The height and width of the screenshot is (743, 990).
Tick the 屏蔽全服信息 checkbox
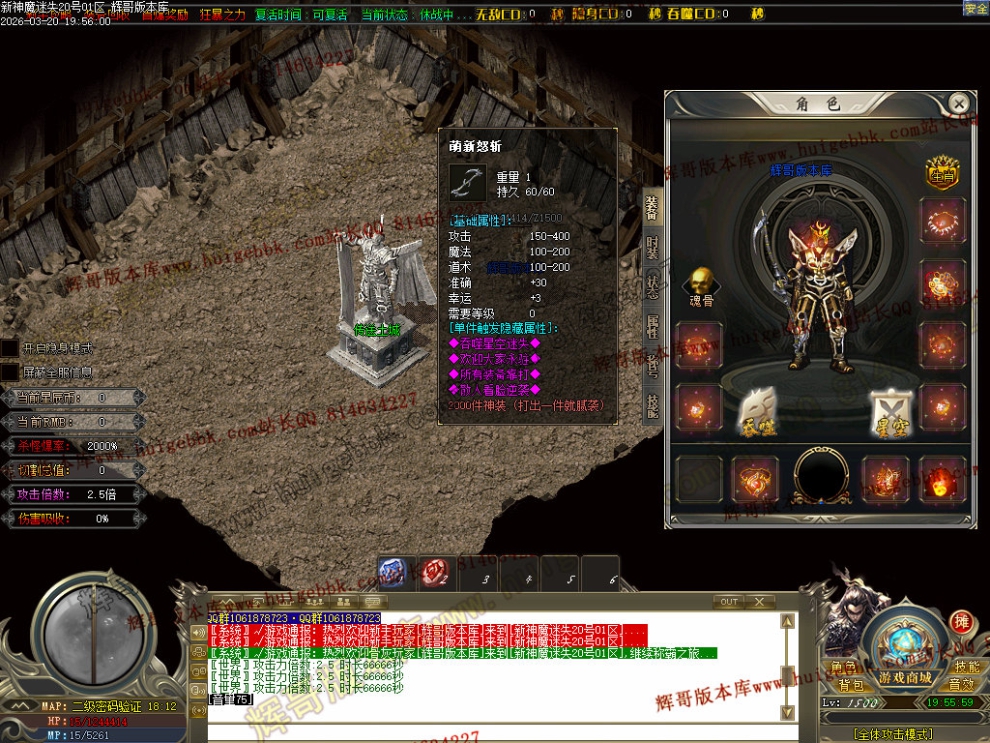tap(9, 372)
